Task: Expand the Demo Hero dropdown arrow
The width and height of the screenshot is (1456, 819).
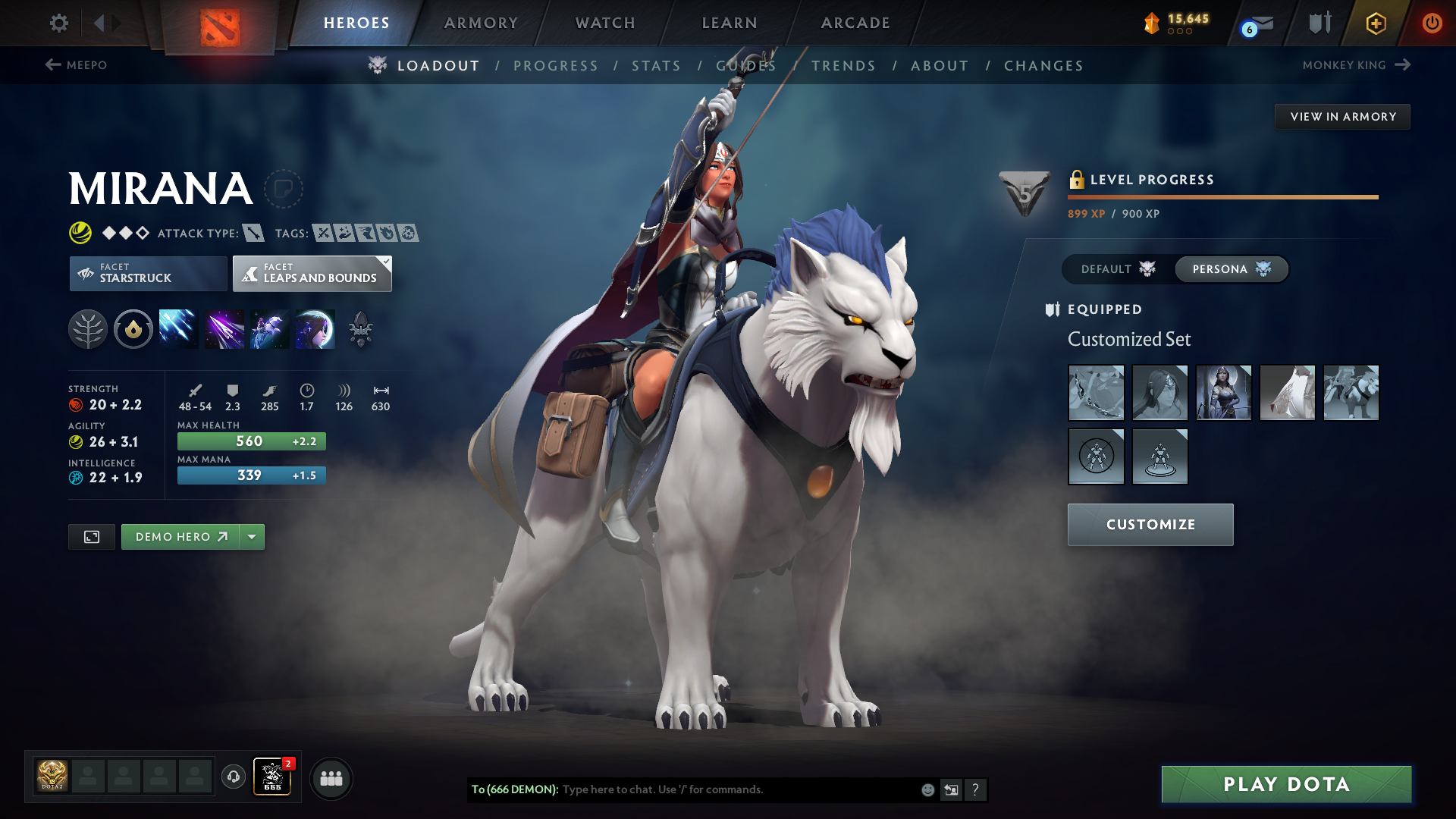Action: point(252,537)
